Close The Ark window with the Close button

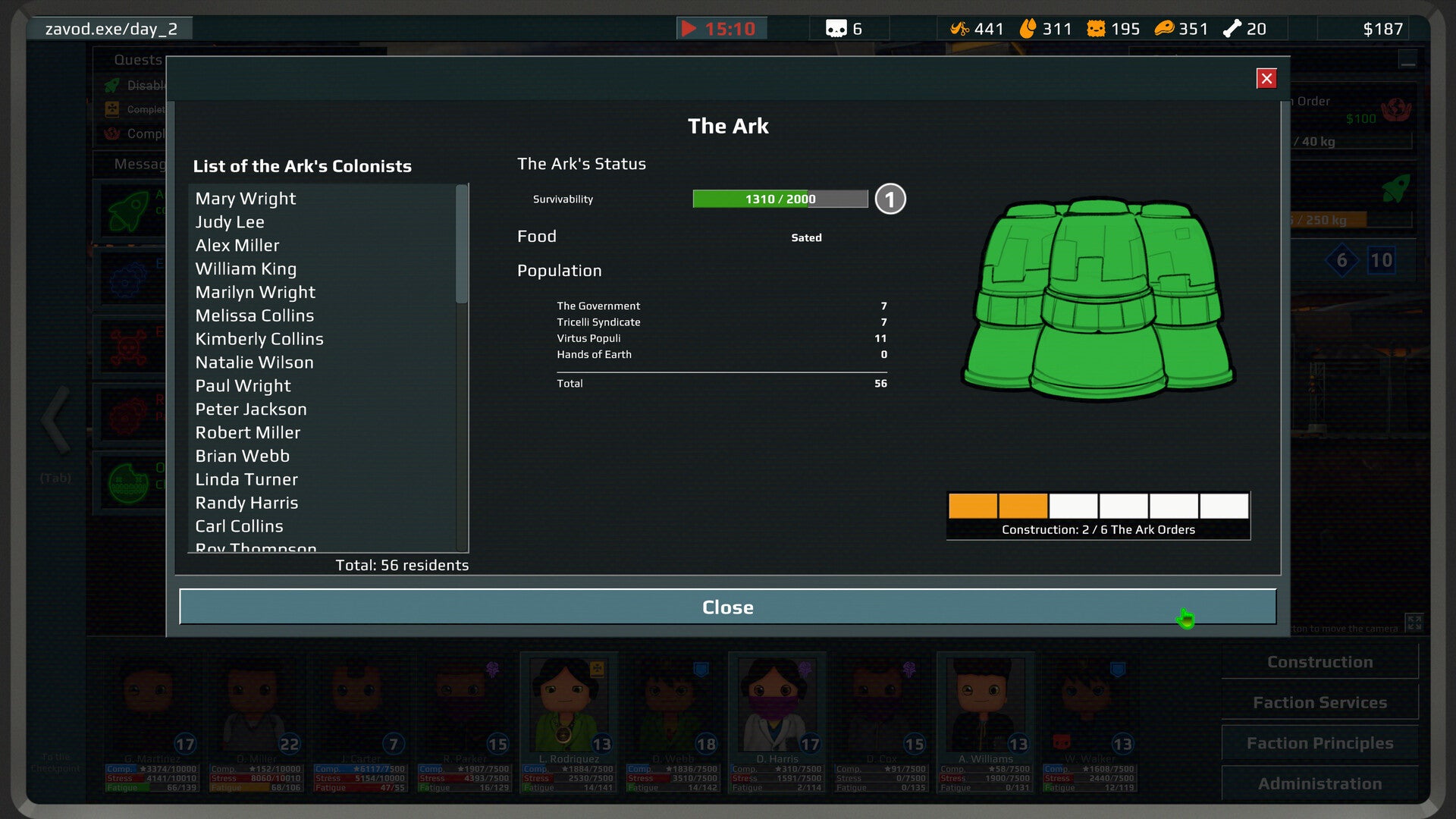click(727, 607)
